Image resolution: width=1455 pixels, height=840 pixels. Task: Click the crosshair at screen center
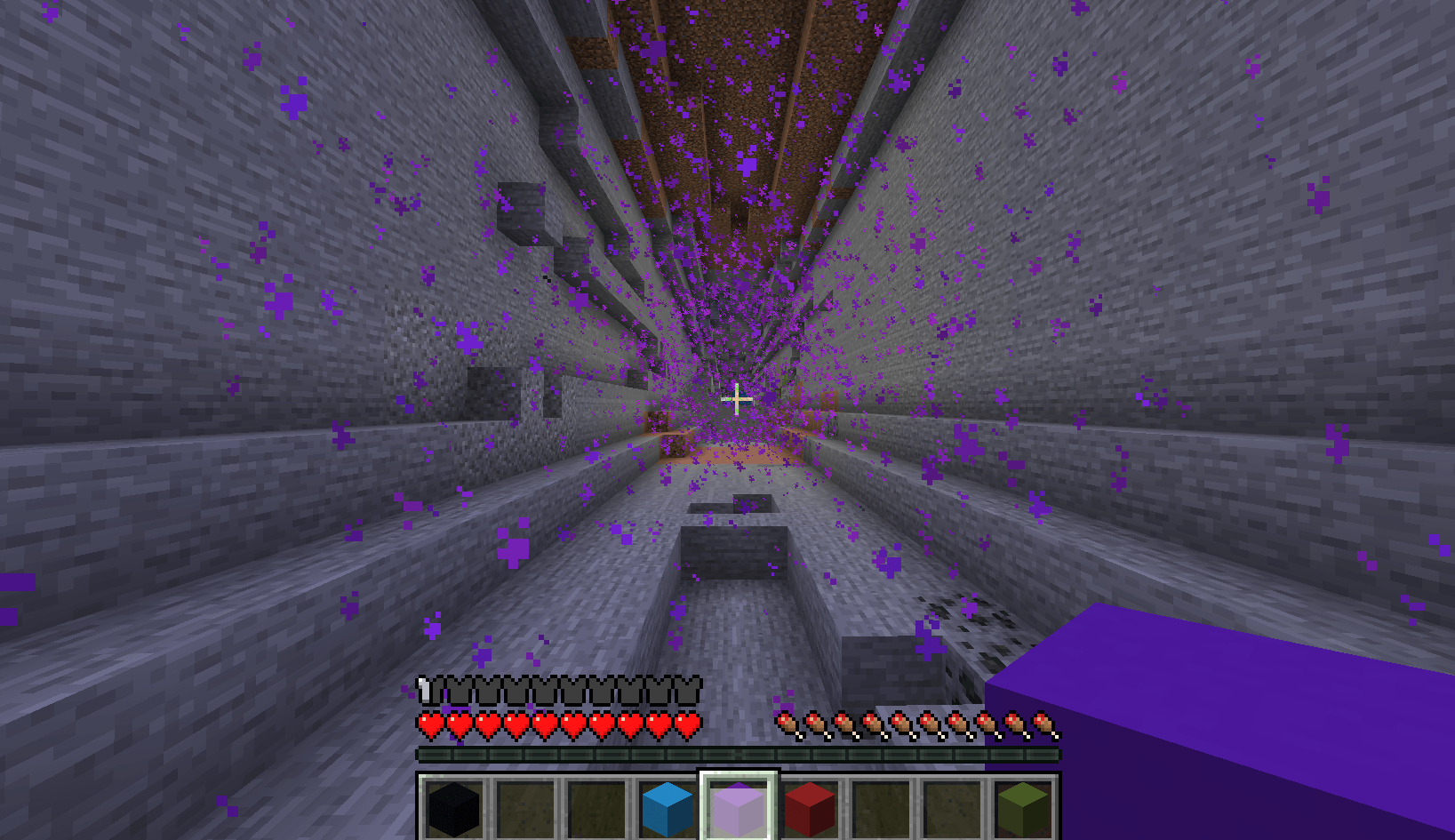[x=736, y=400]
